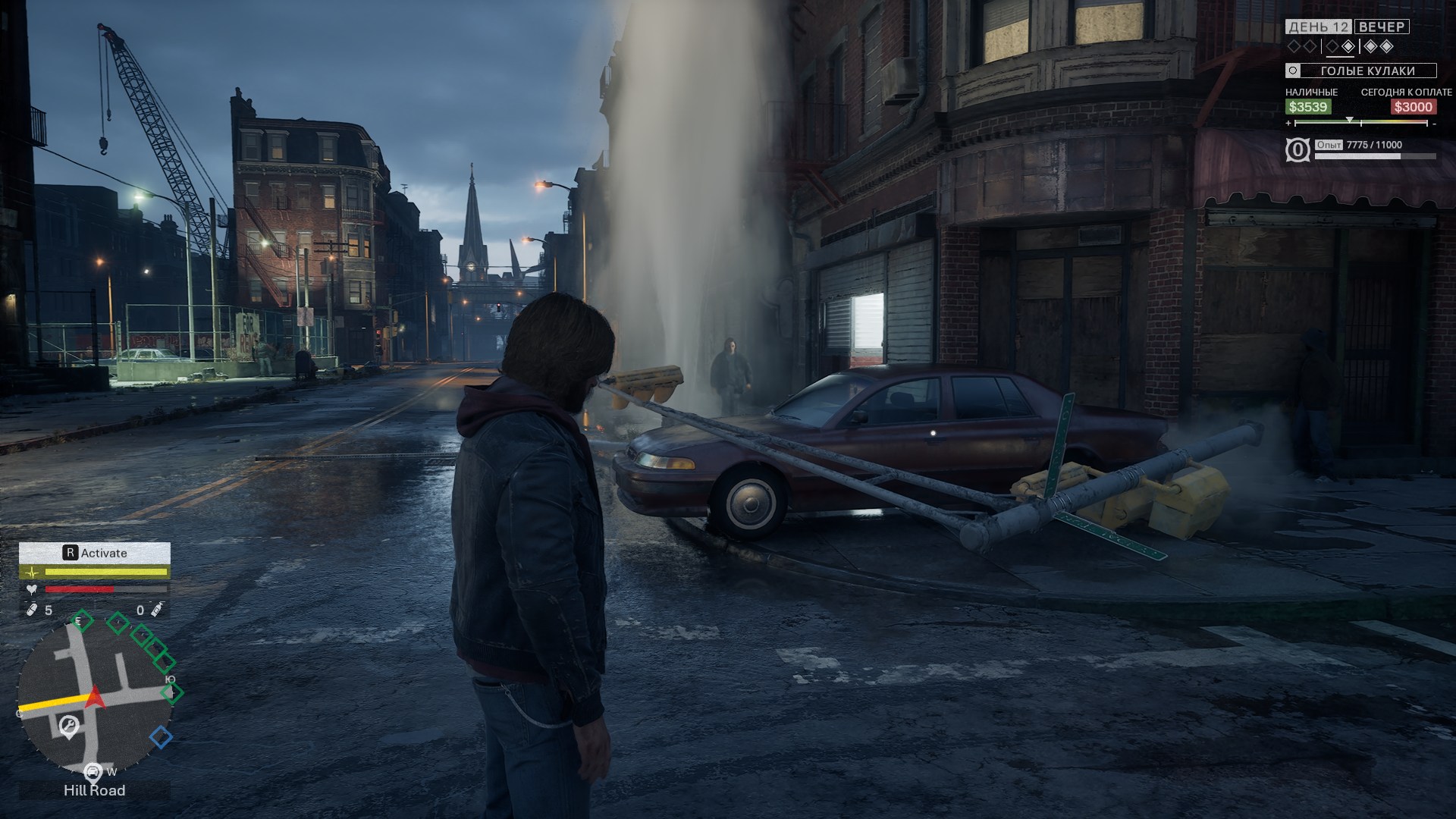Click the ГОЛЫЕ КУЛАКИ weapon selector
This screenshot has width=1456, height=819.
click(1360, 71)
